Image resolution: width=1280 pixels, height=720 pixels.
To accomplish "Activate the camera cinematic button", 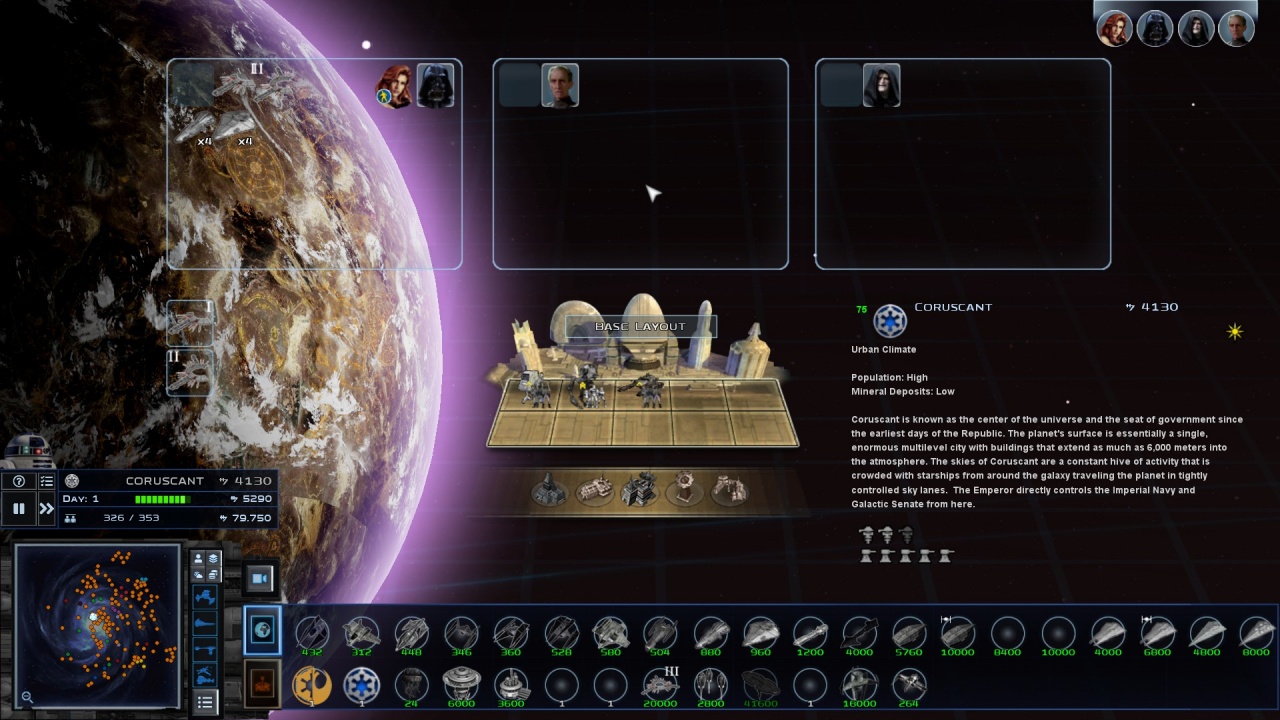I will click(261, 578).
